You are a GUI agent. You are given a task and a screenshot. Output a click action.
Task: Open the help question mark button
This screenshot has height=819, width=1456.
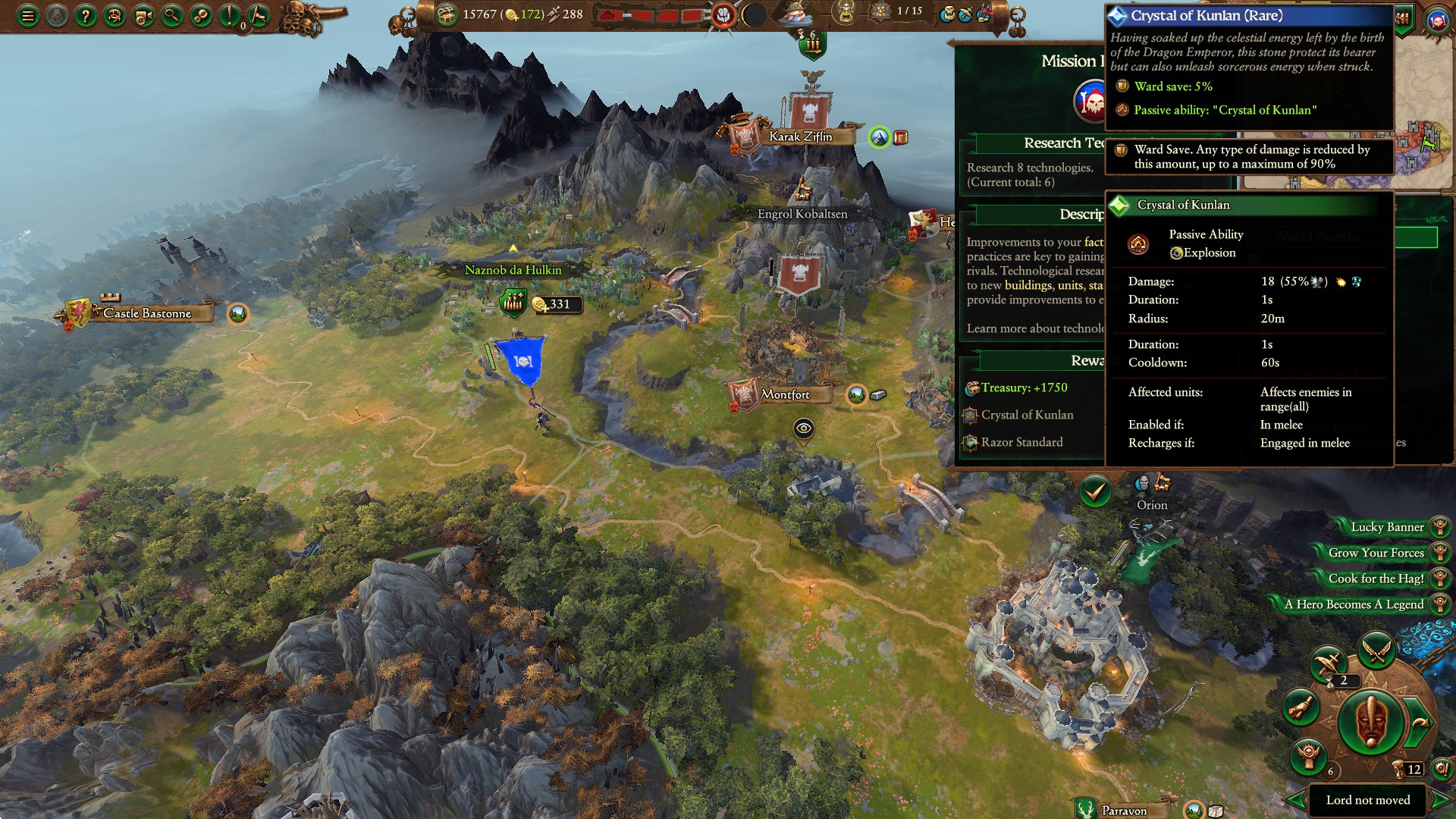pyautogui.click(x=86, y=15)
